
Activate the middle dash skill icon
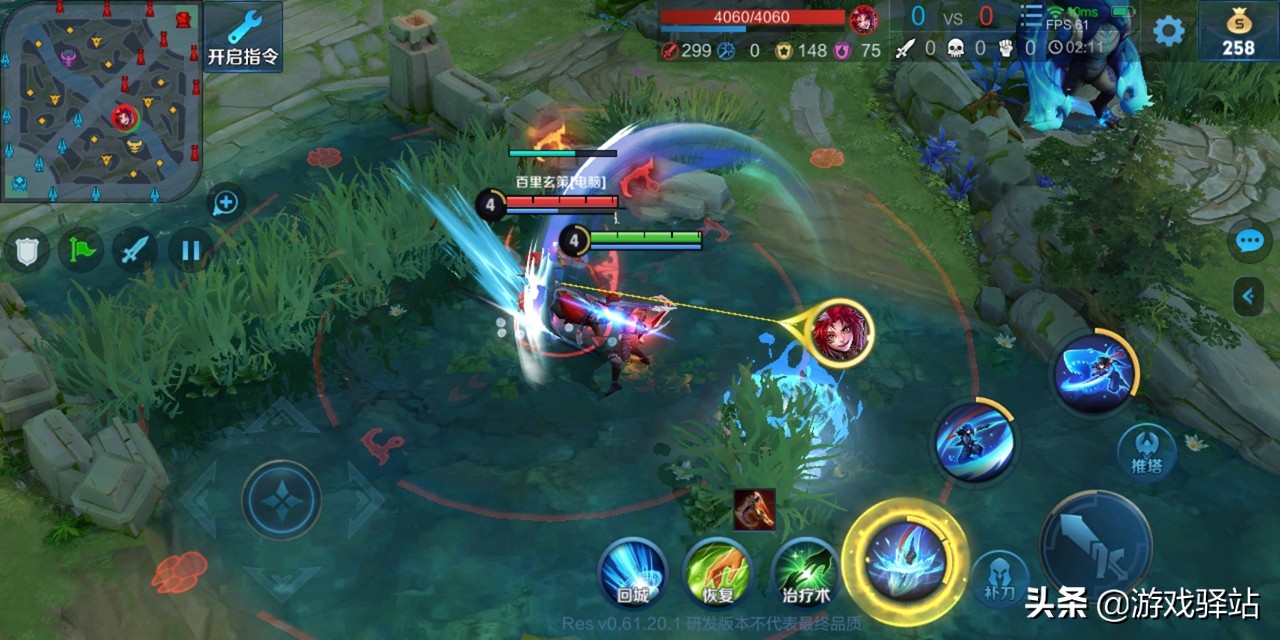(x=975, y=441)
